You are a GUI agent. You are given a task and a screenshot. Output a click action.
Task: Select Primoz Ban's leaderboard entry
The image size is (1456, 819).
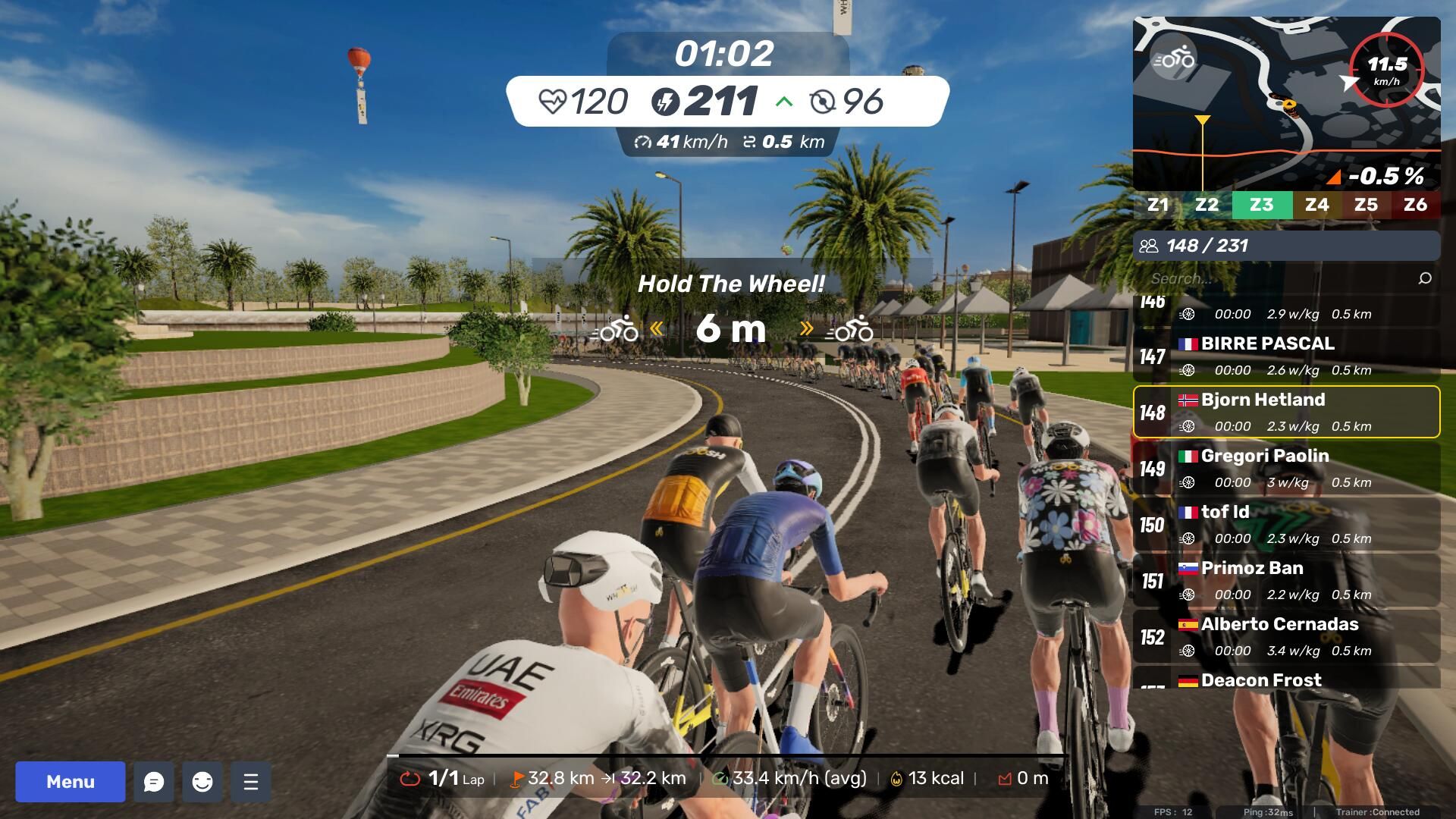pyautogui.click(x=1286, y=580)
